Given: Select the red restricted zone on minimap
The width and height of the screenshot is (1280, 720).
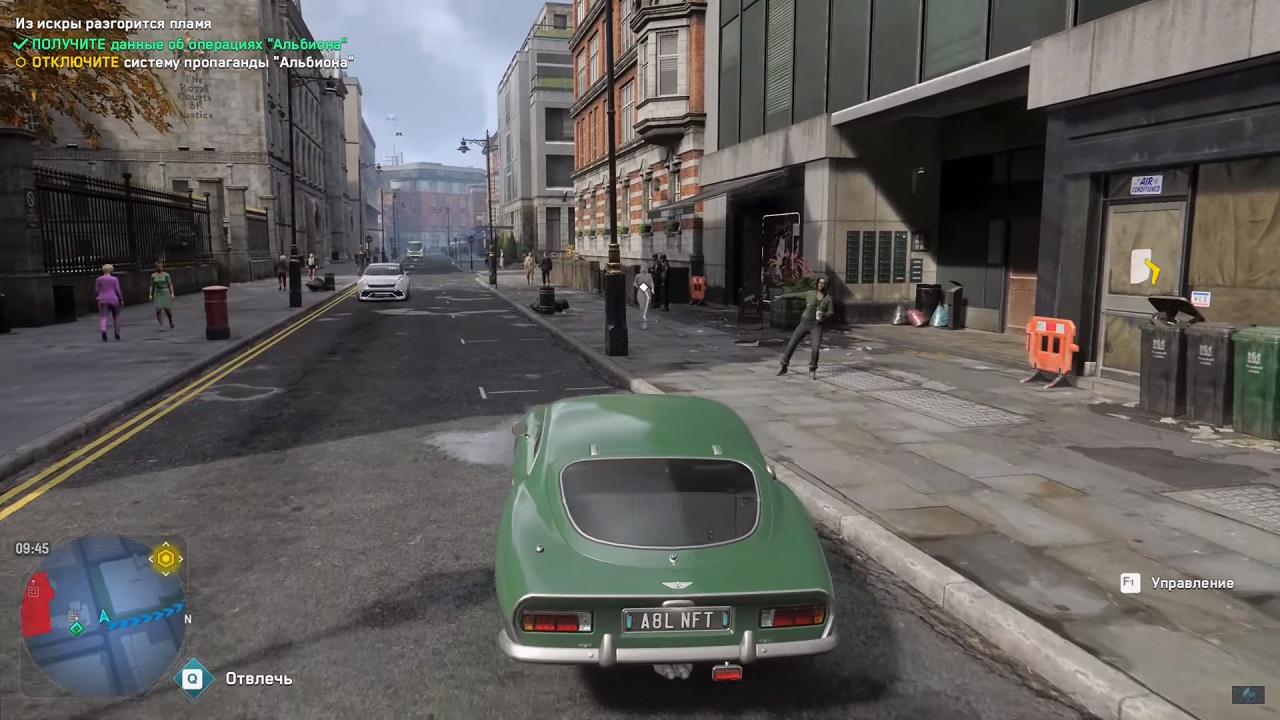Looking at the screenshot, I should (38, 604).
